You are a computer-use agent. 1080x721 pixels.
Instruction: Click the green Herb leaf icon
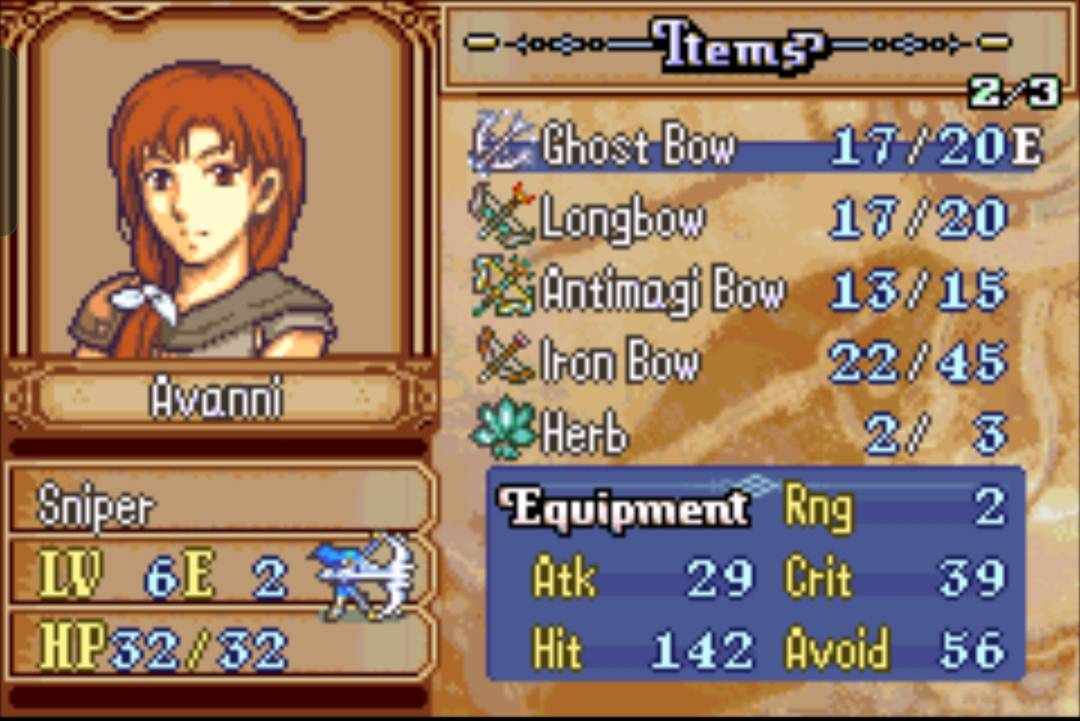503,433
